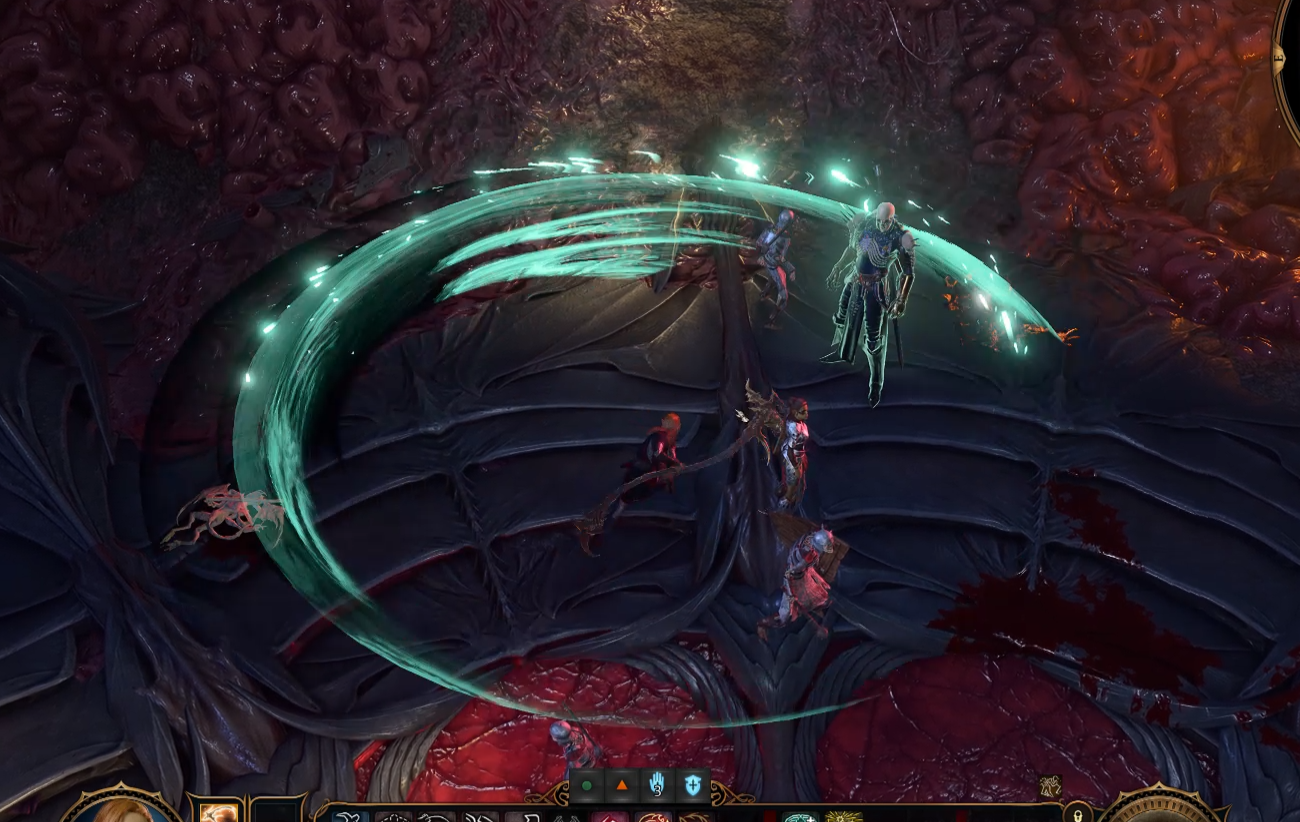The height and width of the screenshot is (822, 1300).
Task: Click the hand reaction icon above the hotbar
Action: pos(658,788)
